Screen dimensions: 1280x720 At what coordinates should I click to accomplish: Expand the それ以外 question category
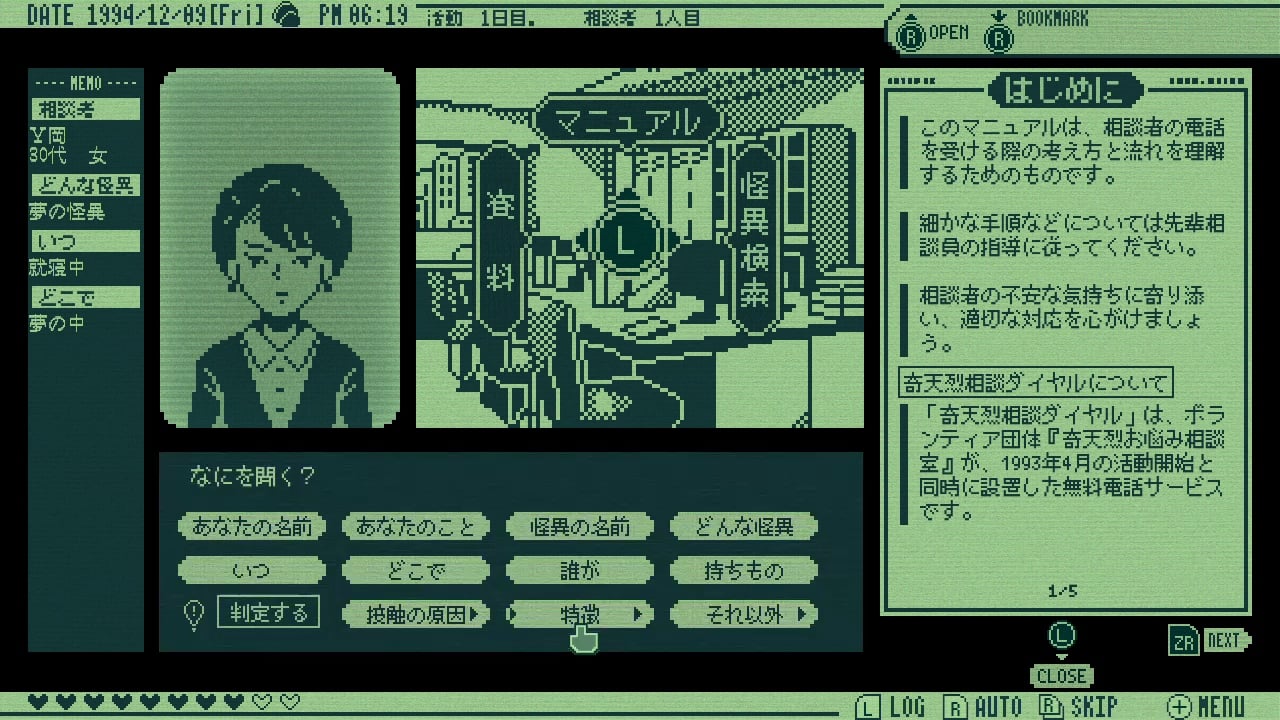[x=744, y=612]
